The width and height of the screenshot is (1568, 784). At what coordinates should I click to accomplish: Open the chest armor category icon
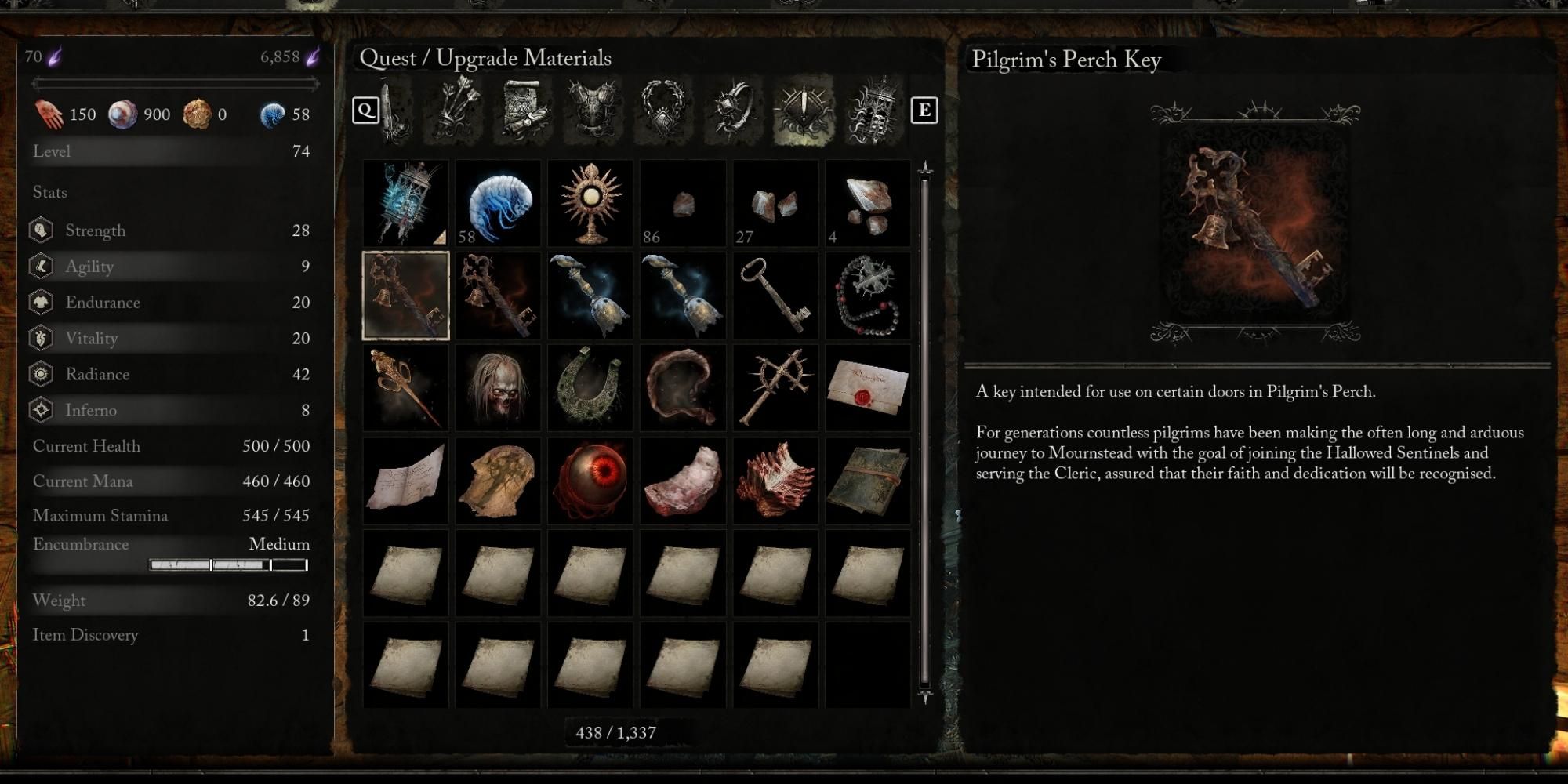pyautogui.click(x=592, y=110)
